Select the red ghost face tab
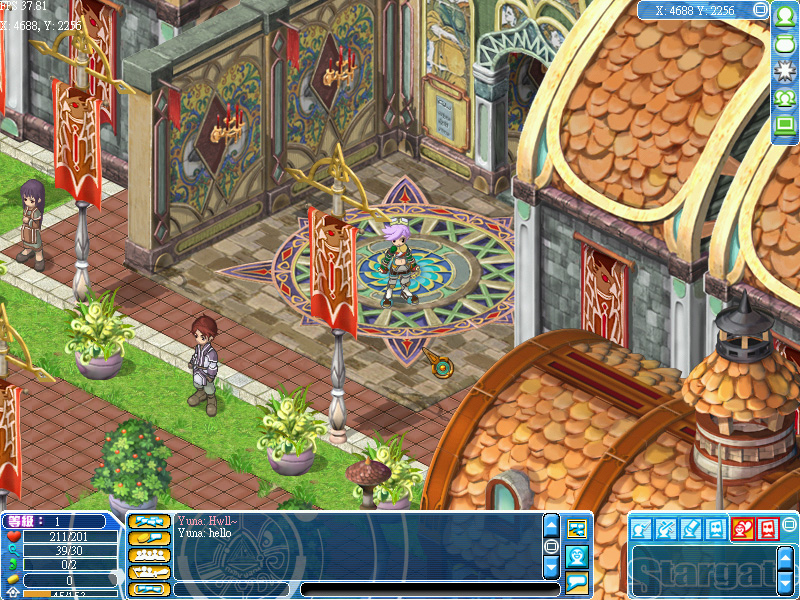Viewport: 800px width, 600px height. tap(767, 528)
